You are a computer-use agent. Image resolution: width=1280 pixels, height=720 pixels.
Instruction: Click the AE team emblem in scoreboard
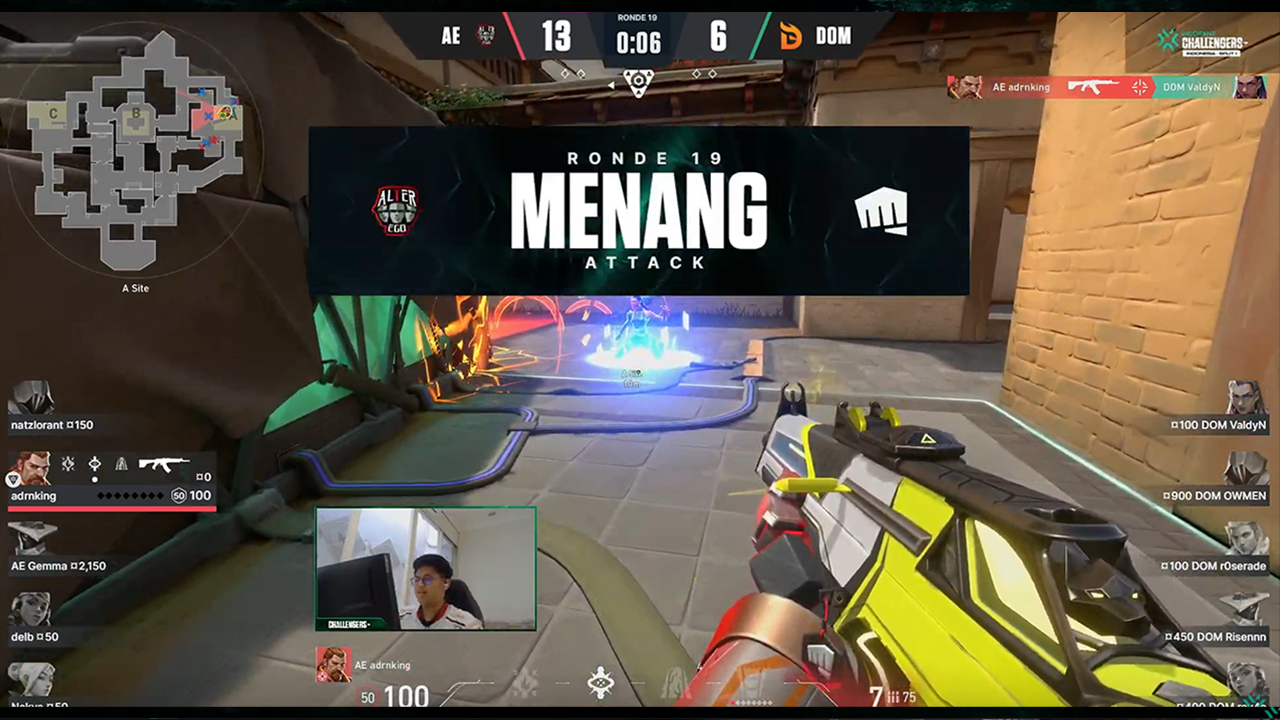(486, 37)
